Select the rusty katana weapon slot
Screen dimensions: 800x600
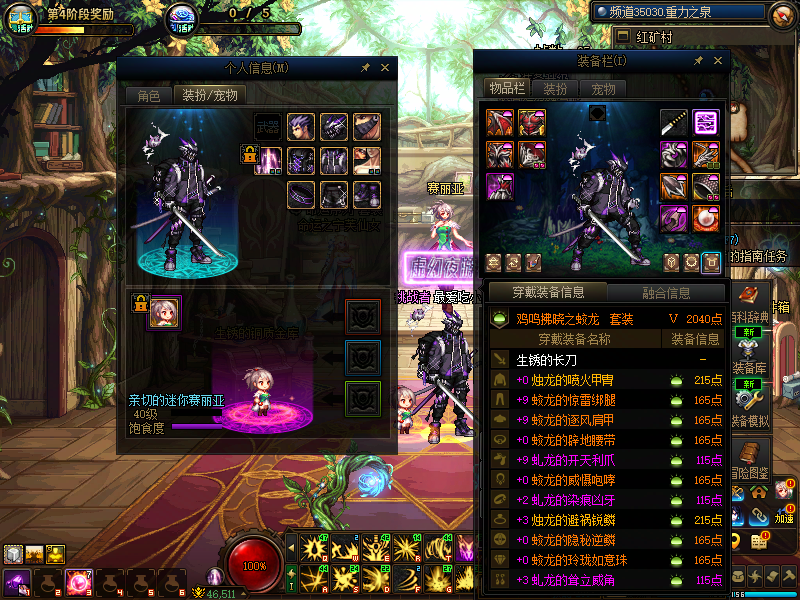[x=674, y=123]
